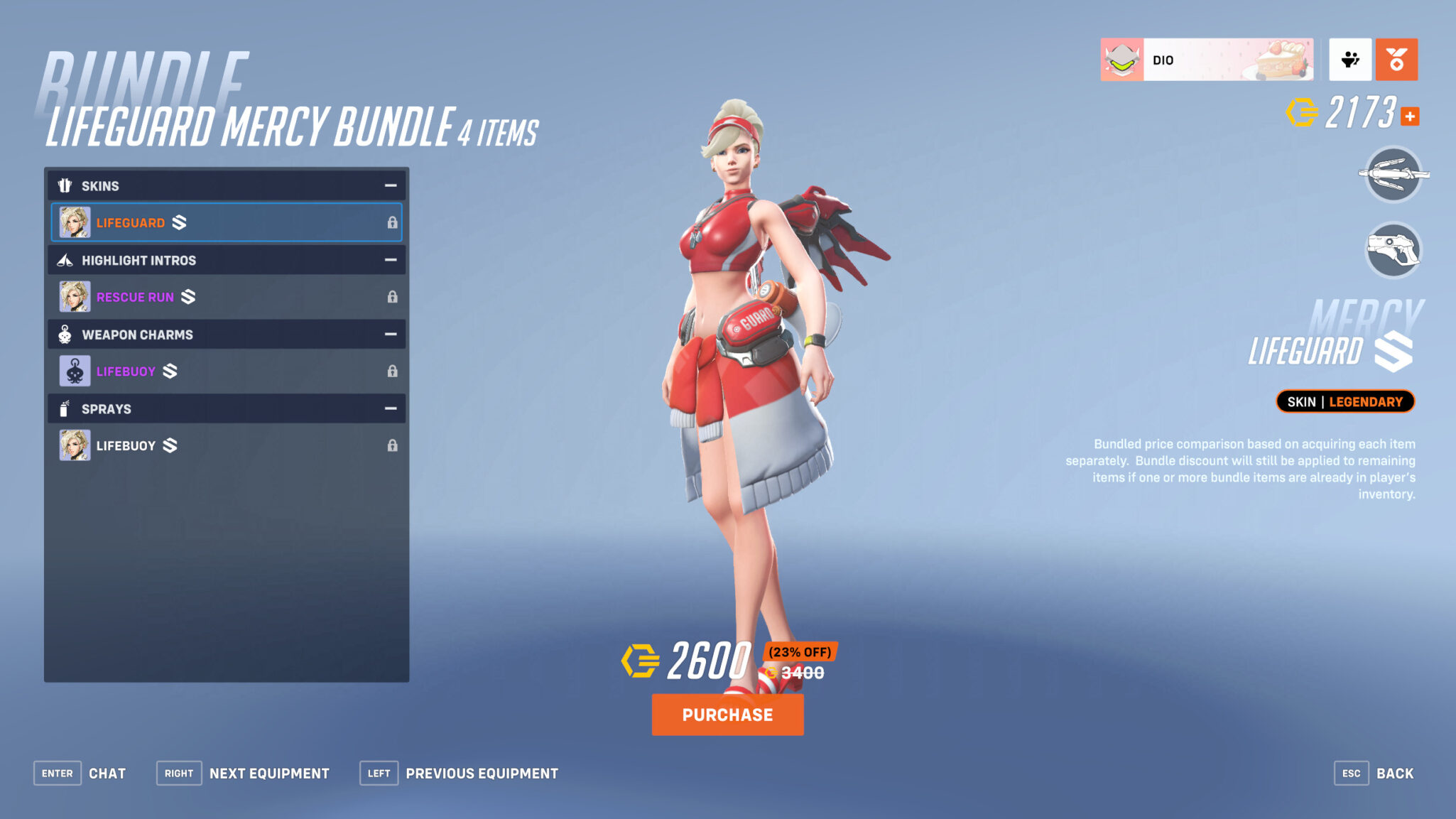Open the social group-up icon
1456x819 pixels.
pos(1350,60)
